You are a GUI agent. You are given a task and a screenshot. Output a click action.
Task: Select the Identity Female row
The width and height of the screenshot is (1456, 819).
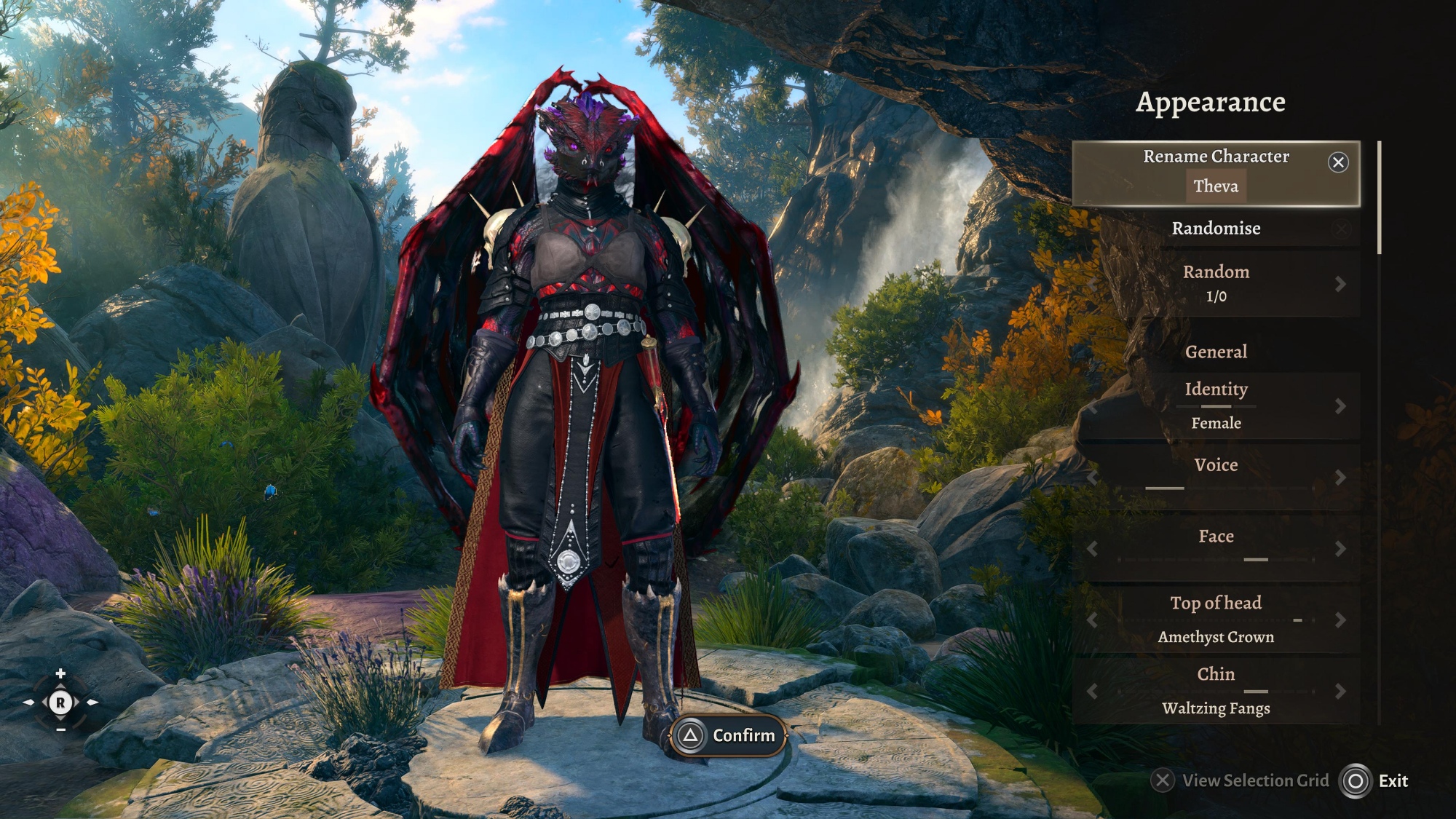1215,406
